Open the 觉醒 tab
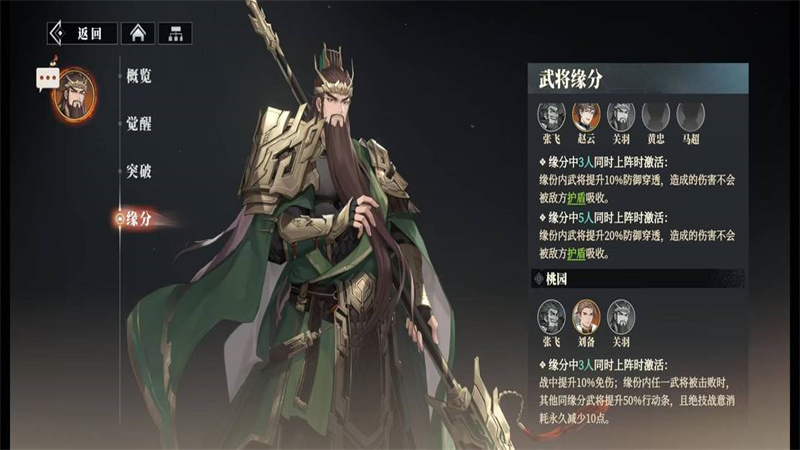The image size is (800, 450). click(x=139, y=123)
